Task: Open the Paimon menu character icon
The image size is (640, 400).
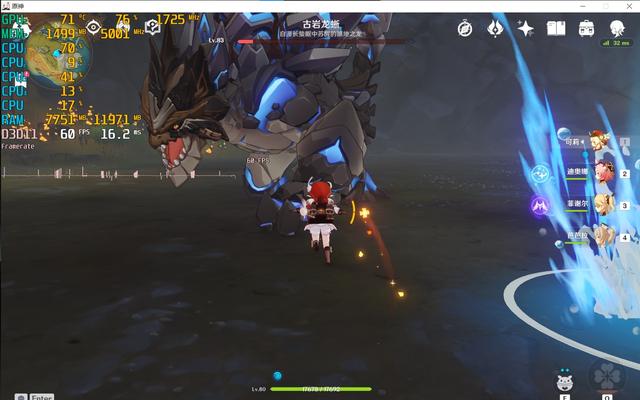Action: [617, 27]
